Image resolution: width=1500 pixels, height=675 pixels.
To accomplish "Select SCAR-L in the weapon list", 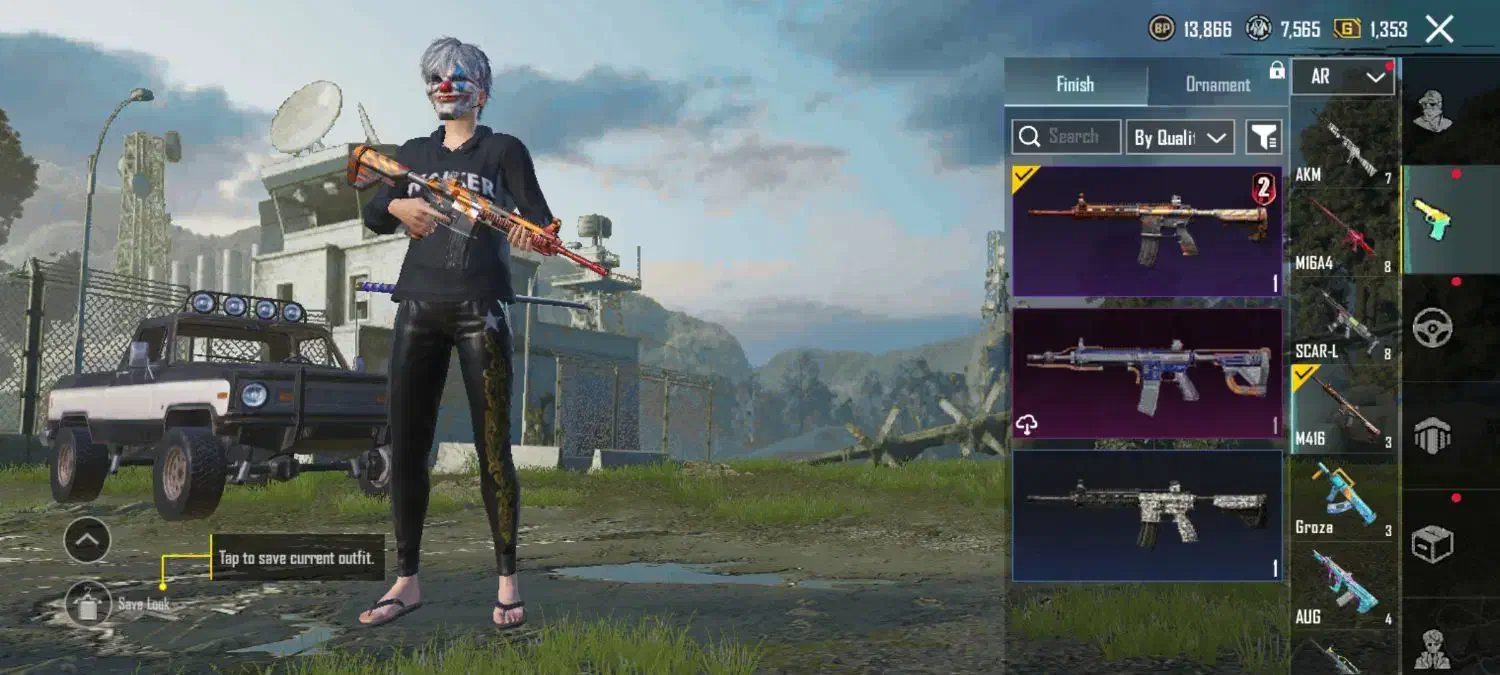I will pyautogui.click(x=1344, y=322).
